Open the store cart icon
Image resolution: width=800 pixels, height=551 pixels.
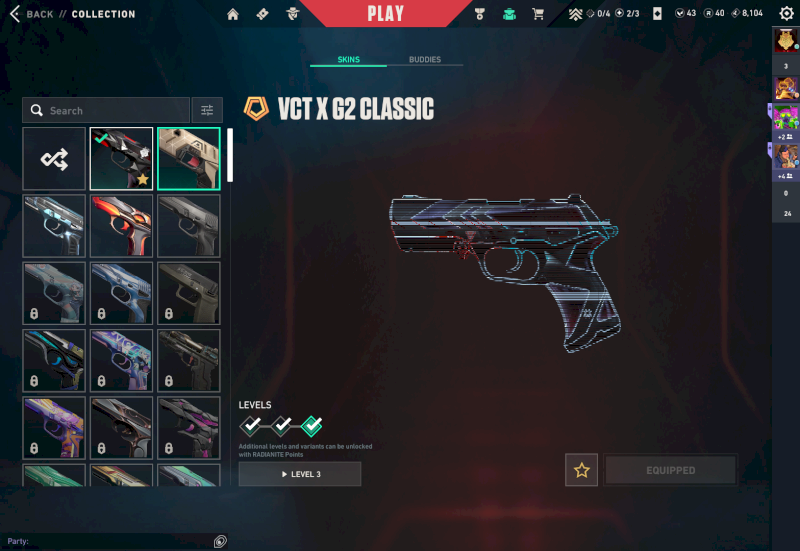538,14
